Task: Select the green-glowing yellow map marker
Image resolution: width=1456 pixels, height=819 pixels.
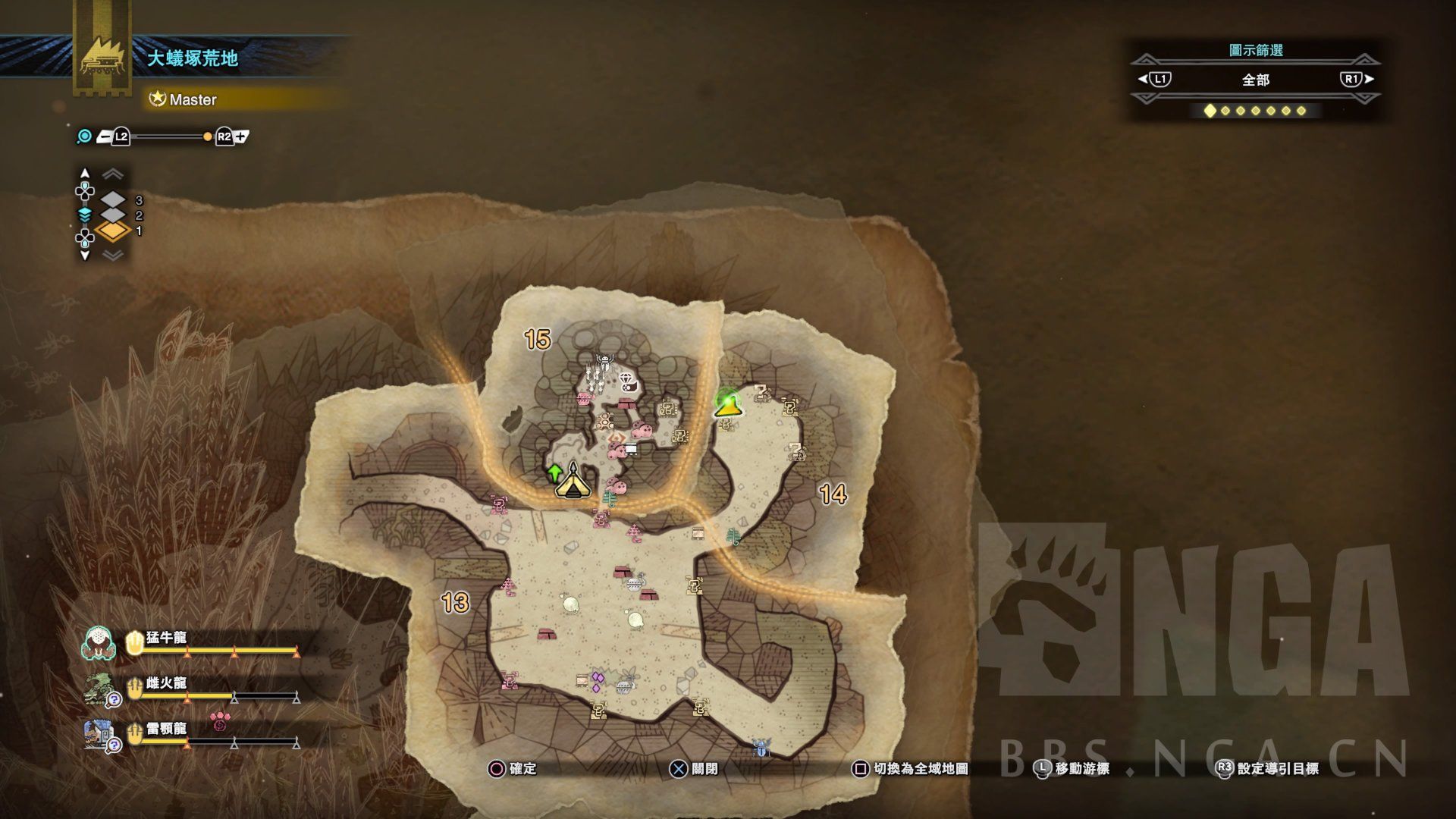Action: (x=728, y=403)
